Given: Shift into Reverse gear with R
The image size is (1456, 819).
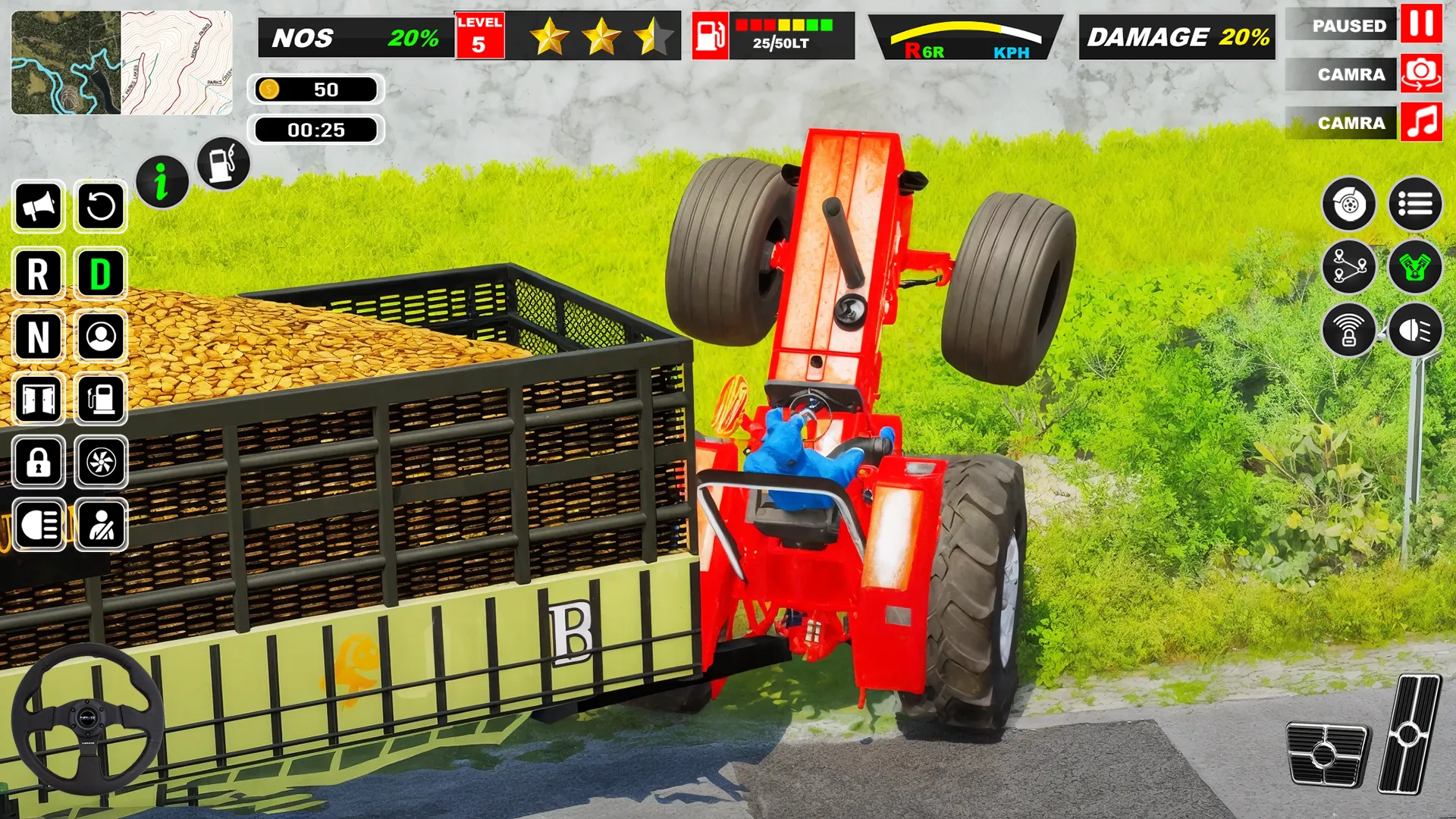Looking at the screenshot, I should (38, 275).
